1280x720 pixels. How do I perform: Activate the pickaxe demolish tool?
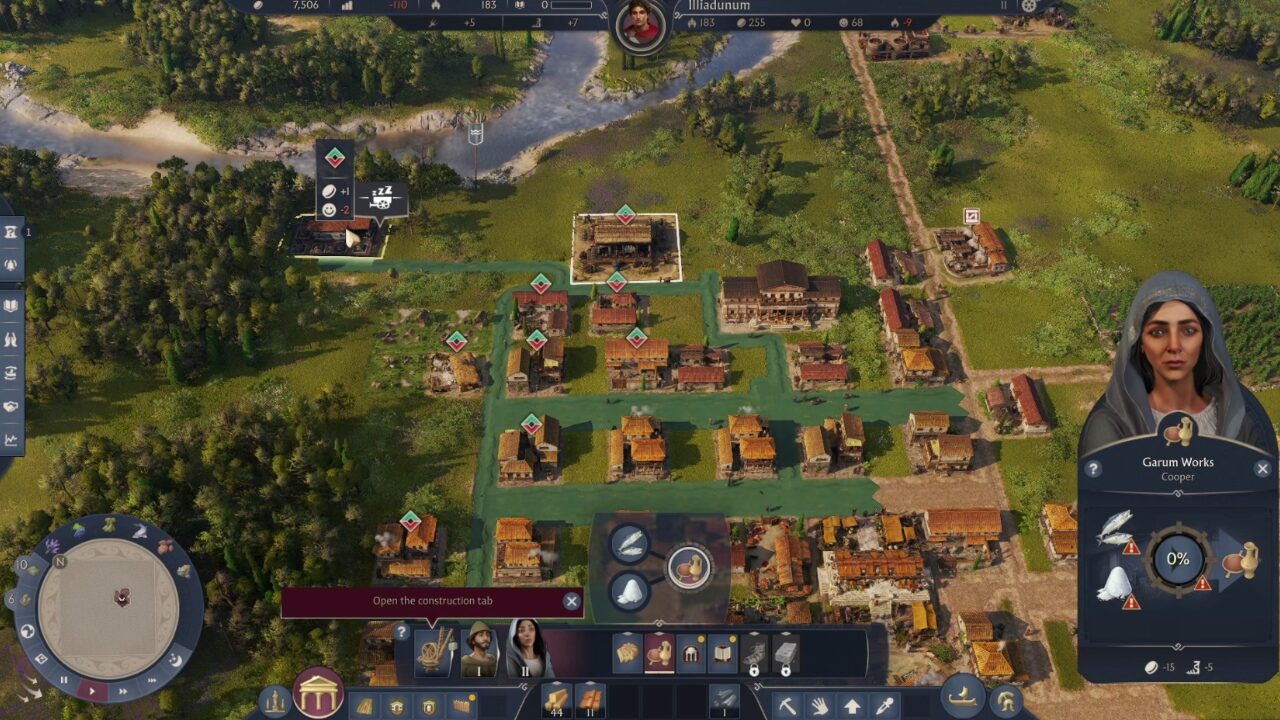(788, 705)
